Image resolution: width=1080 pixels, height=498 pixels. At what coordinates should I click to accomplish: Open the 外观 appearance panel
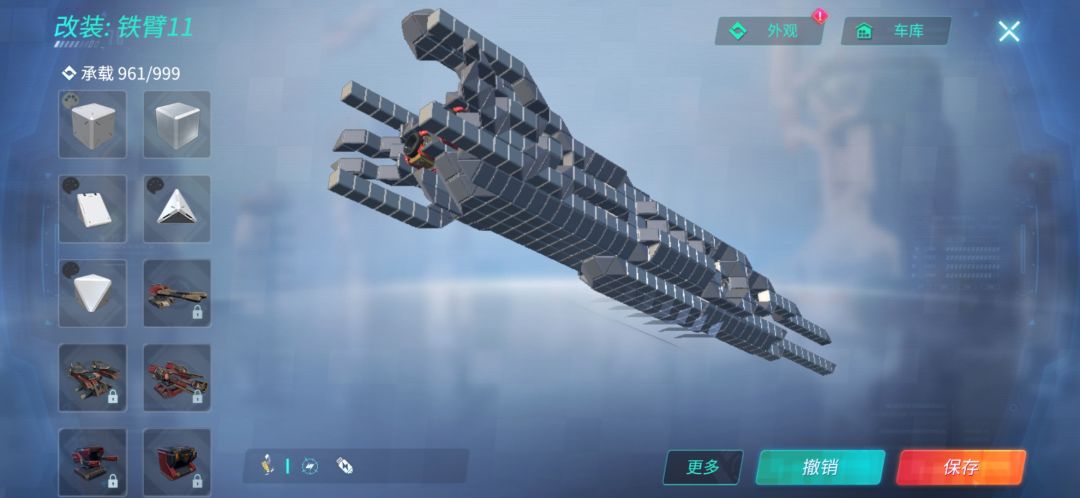[x=769, y=31]
